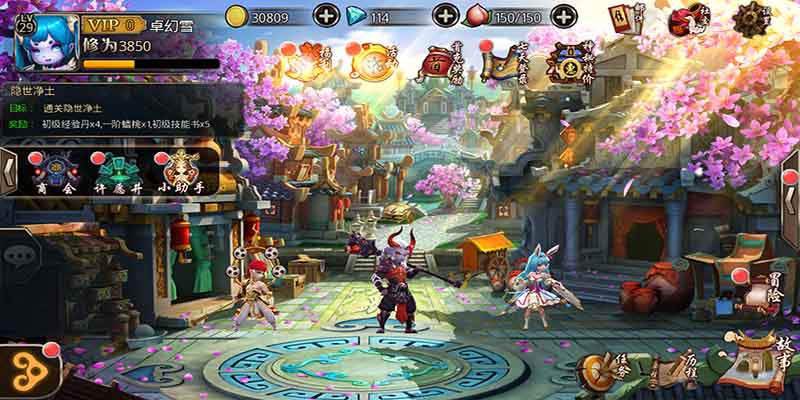This screenshot has height=400, width=800.
Task: Open the 活动 events icon
Action: point(373,62)
